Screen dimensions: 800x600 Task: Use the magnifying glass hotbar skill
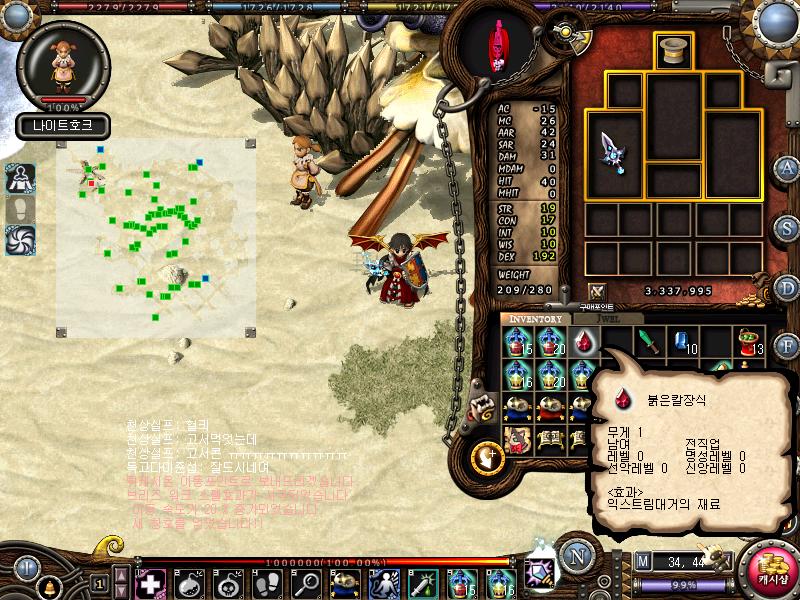[x=305, y=582]
